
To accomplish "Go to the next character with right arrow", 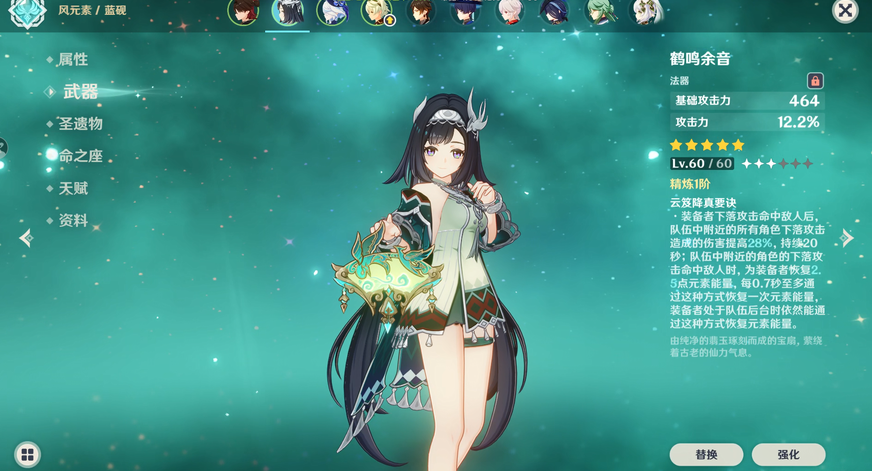I will pyautogui.click(x=847, y=238).
